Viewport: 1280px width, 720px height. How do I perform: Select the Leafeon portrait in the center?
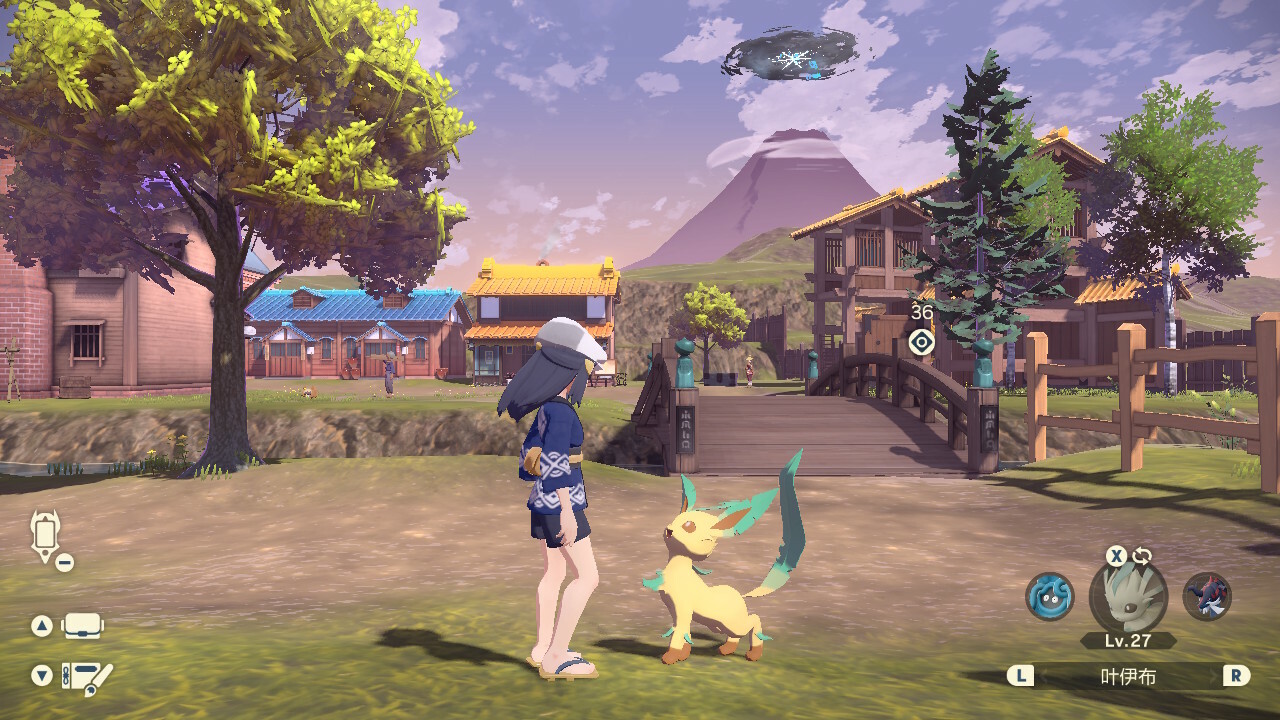[x=1128, y=597]
